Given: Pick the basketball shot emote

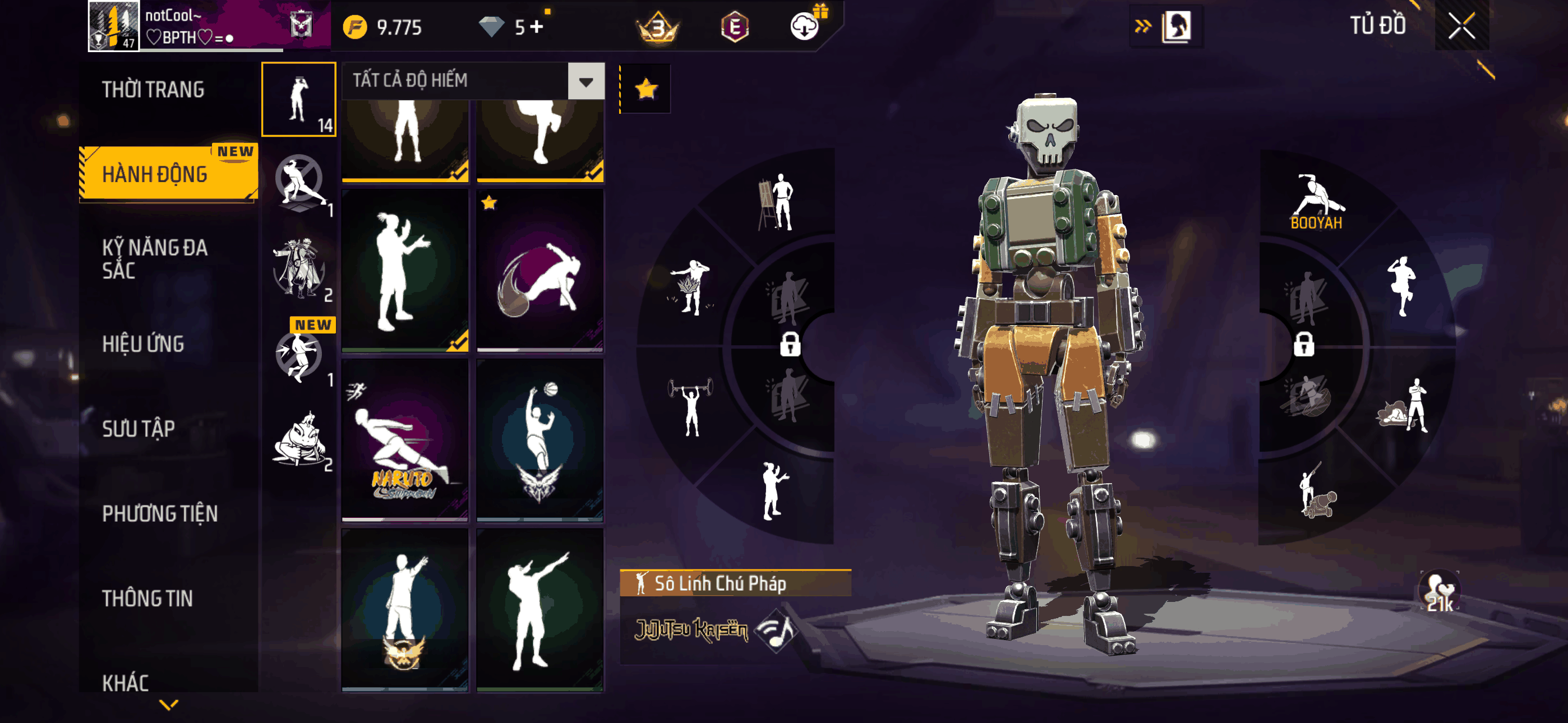Looking at the screenshot, I should coord(540,439).
